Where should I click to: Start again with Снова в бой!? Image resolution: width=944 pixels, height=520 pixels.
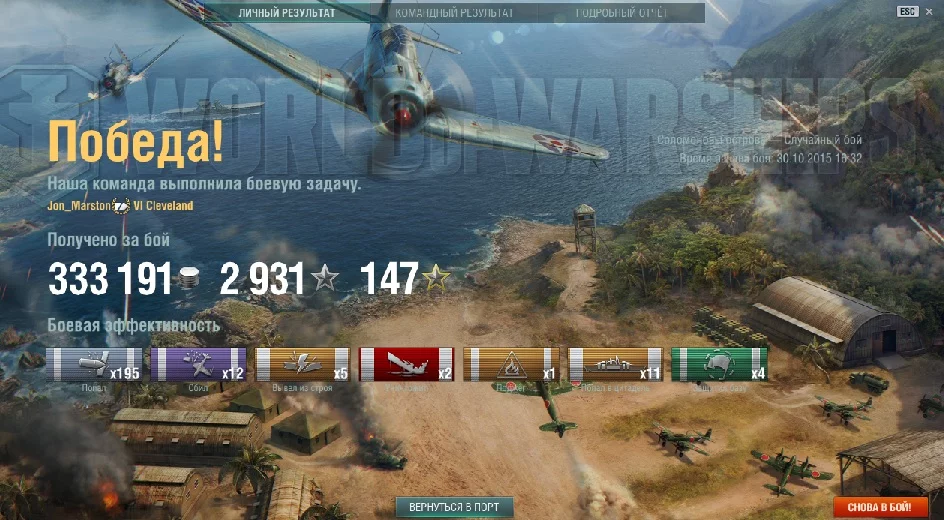point(880,507)
